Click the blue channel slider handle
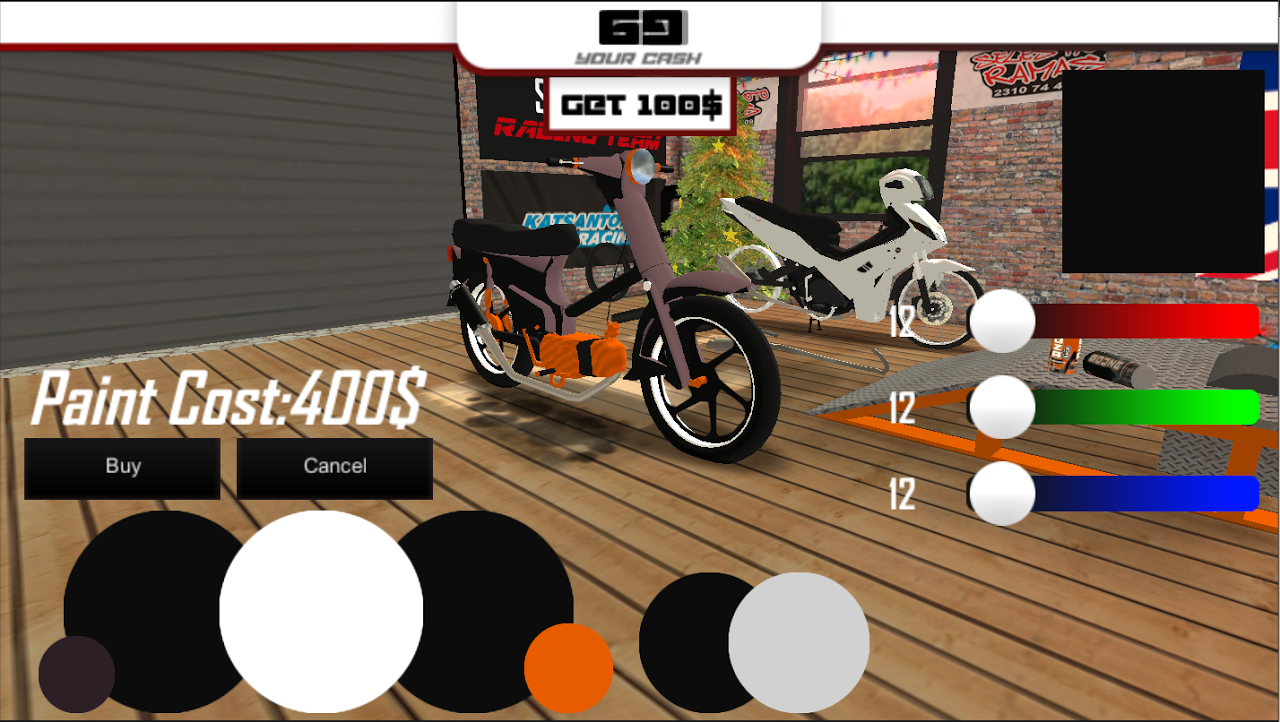 pos(1002,492)
